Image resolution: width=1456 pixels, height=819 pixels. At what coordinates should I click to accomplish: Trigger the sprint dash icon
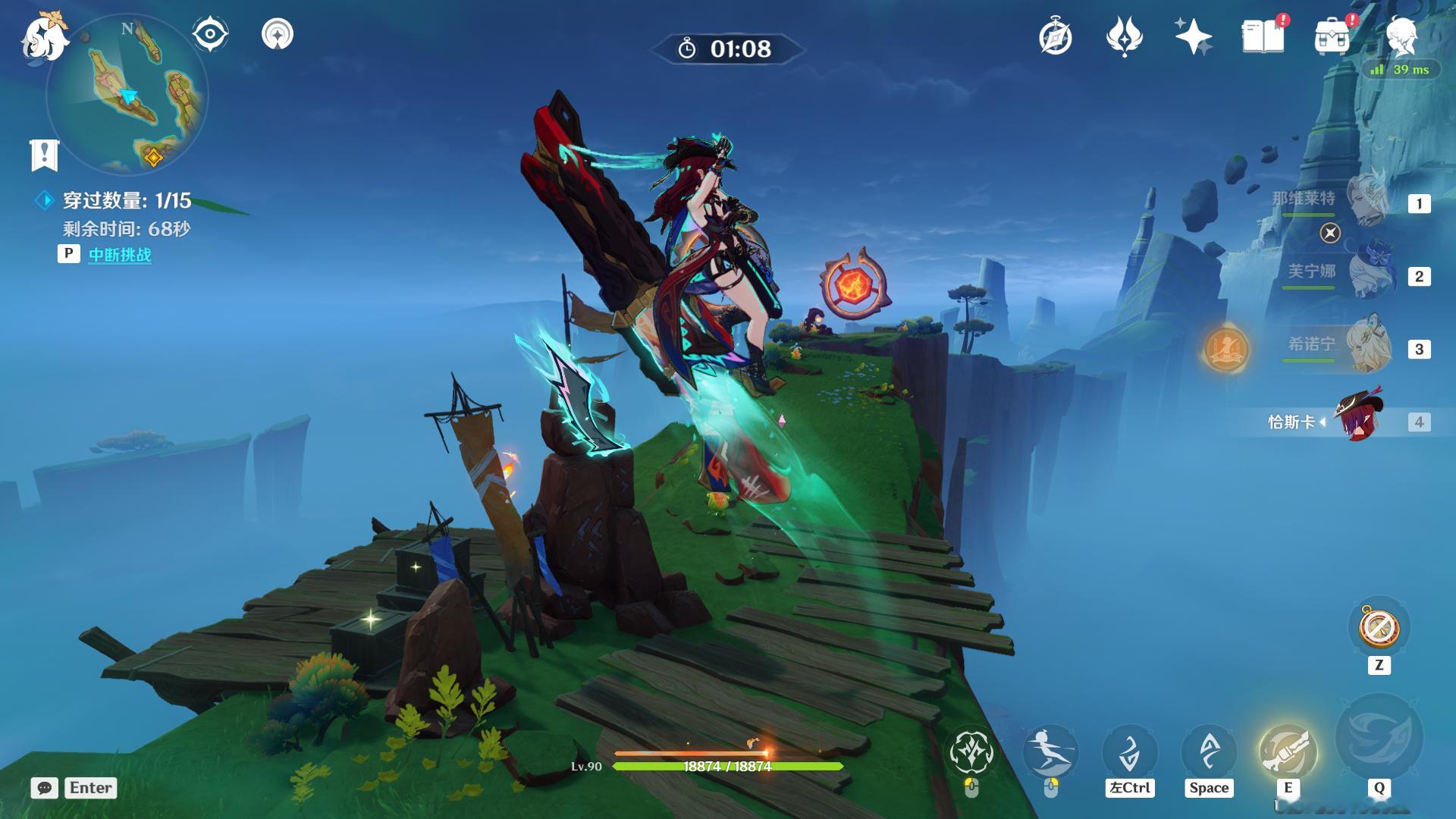pos(1050,750)
